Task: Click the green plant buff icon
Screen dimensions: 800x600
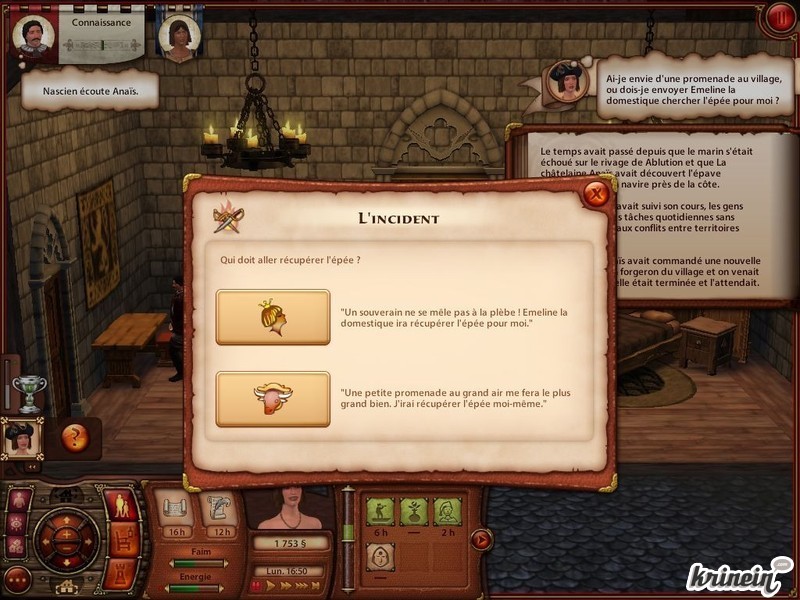Action: pyautogui.click(x=413, y=511)
